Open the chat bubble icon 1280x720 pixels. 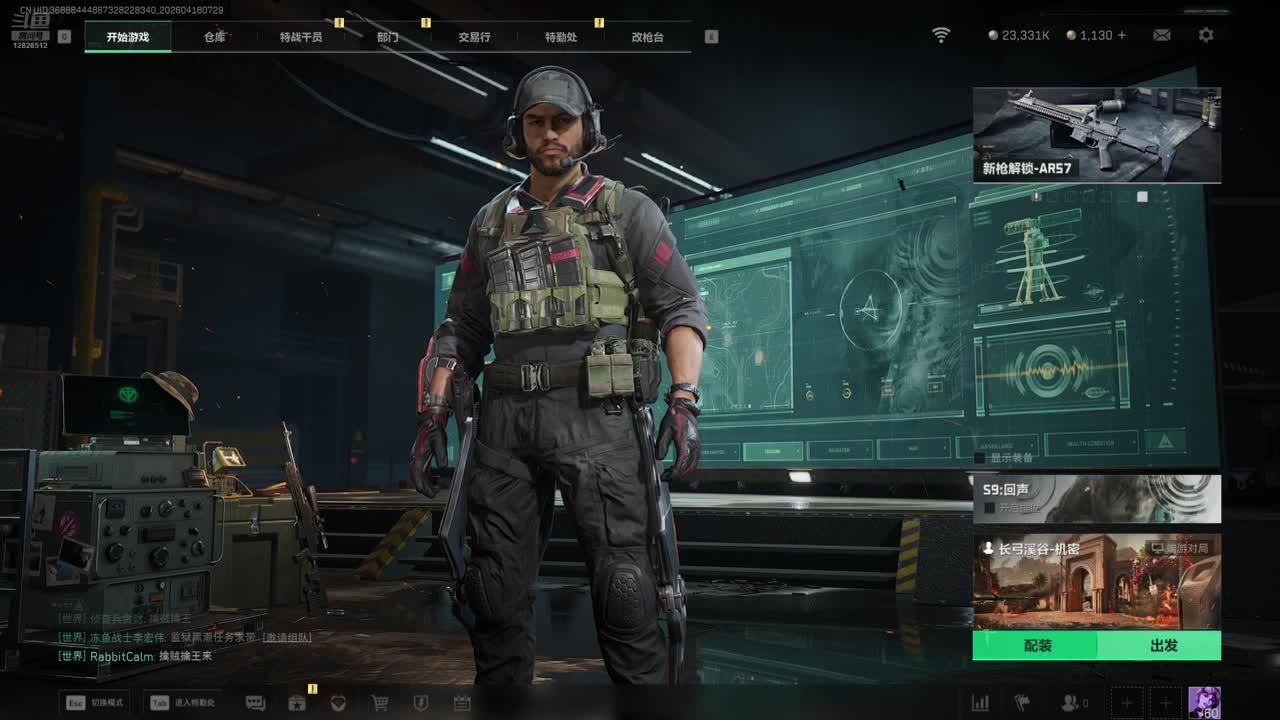coord(255,703)
